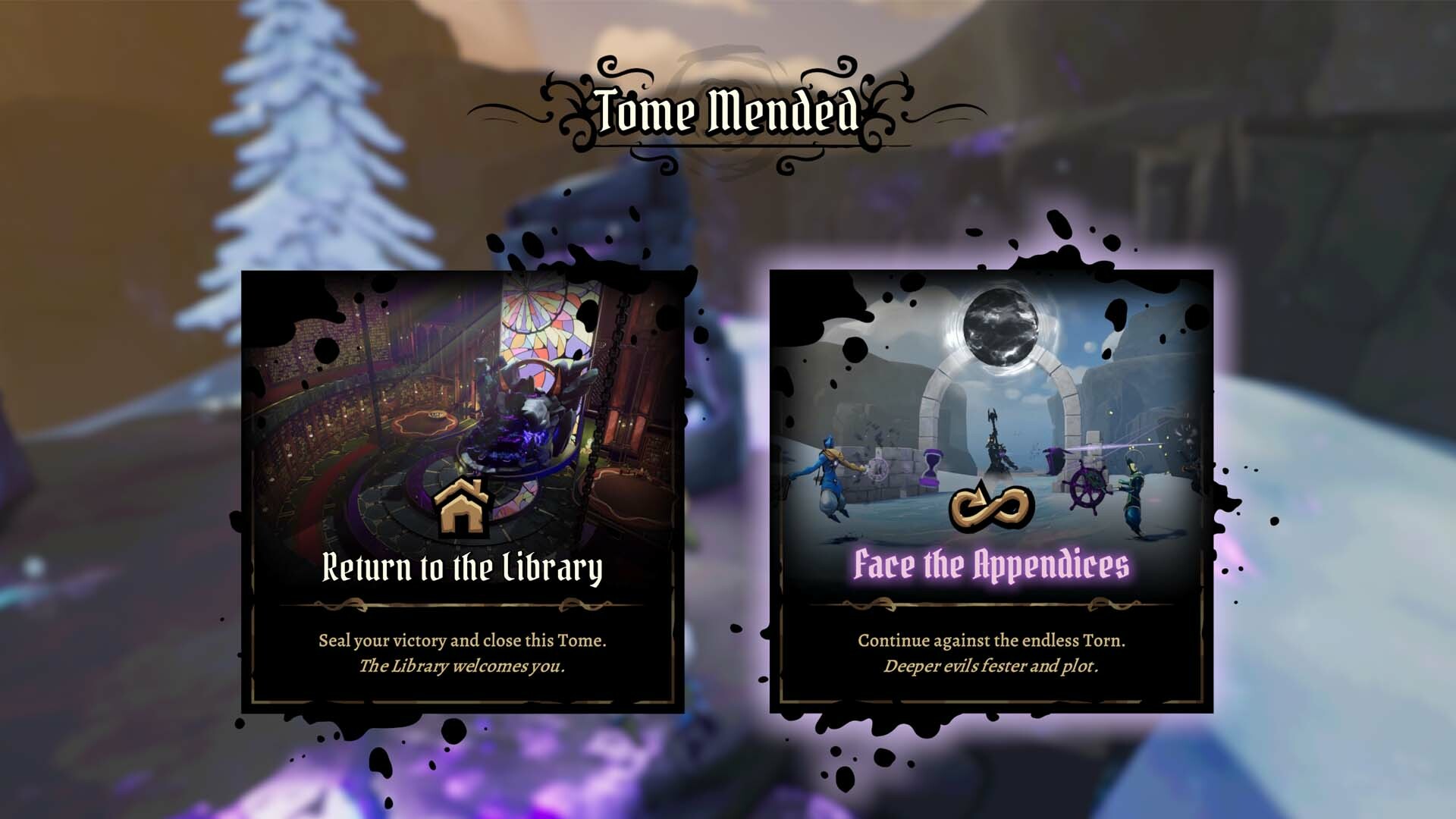This screenshot has width=1456, height=819.
Task: Click the italic line The Library welcomes you
Action: [463, 668]
